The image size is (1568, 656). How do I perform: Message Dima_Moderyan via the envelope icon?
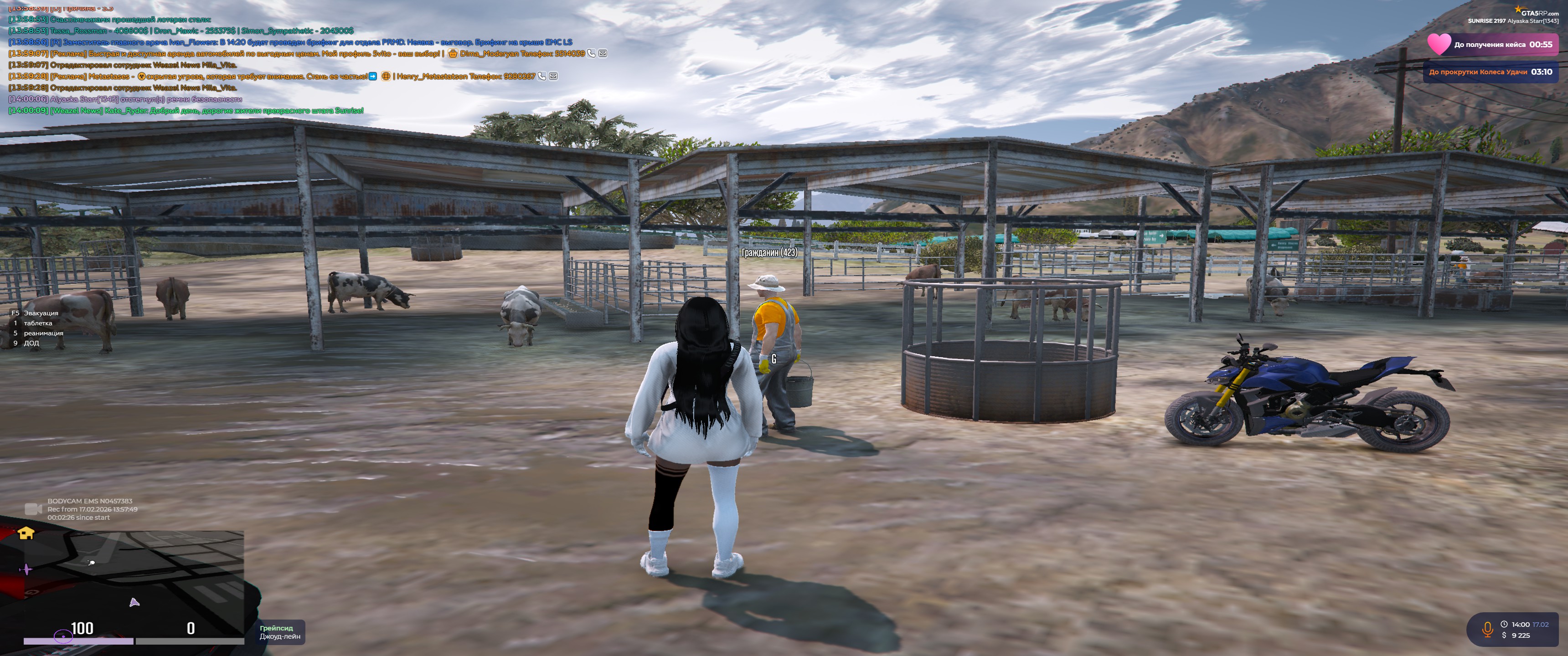click(603, 54)
